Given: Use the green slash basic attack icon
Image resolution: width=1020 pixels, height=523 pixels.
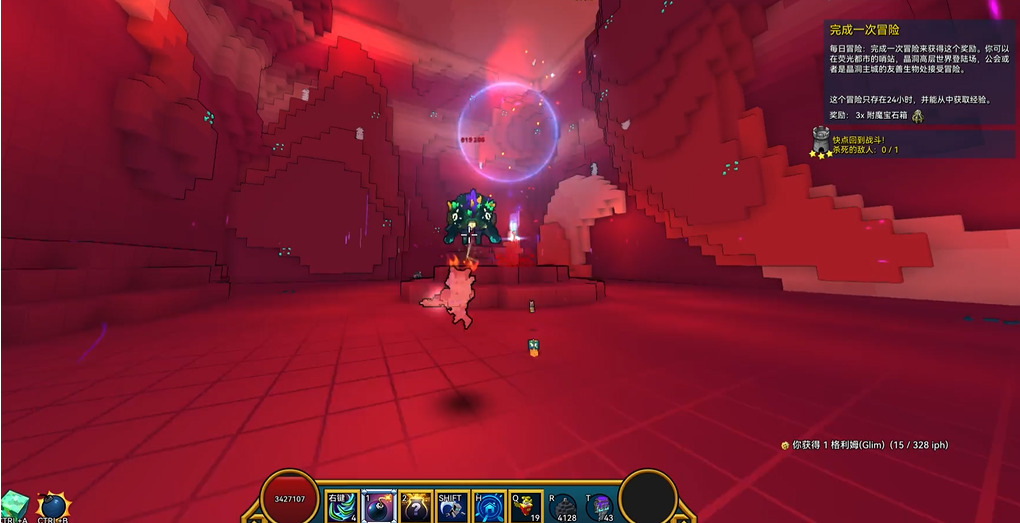Looking at the screenshot, I should click(342, 507).
